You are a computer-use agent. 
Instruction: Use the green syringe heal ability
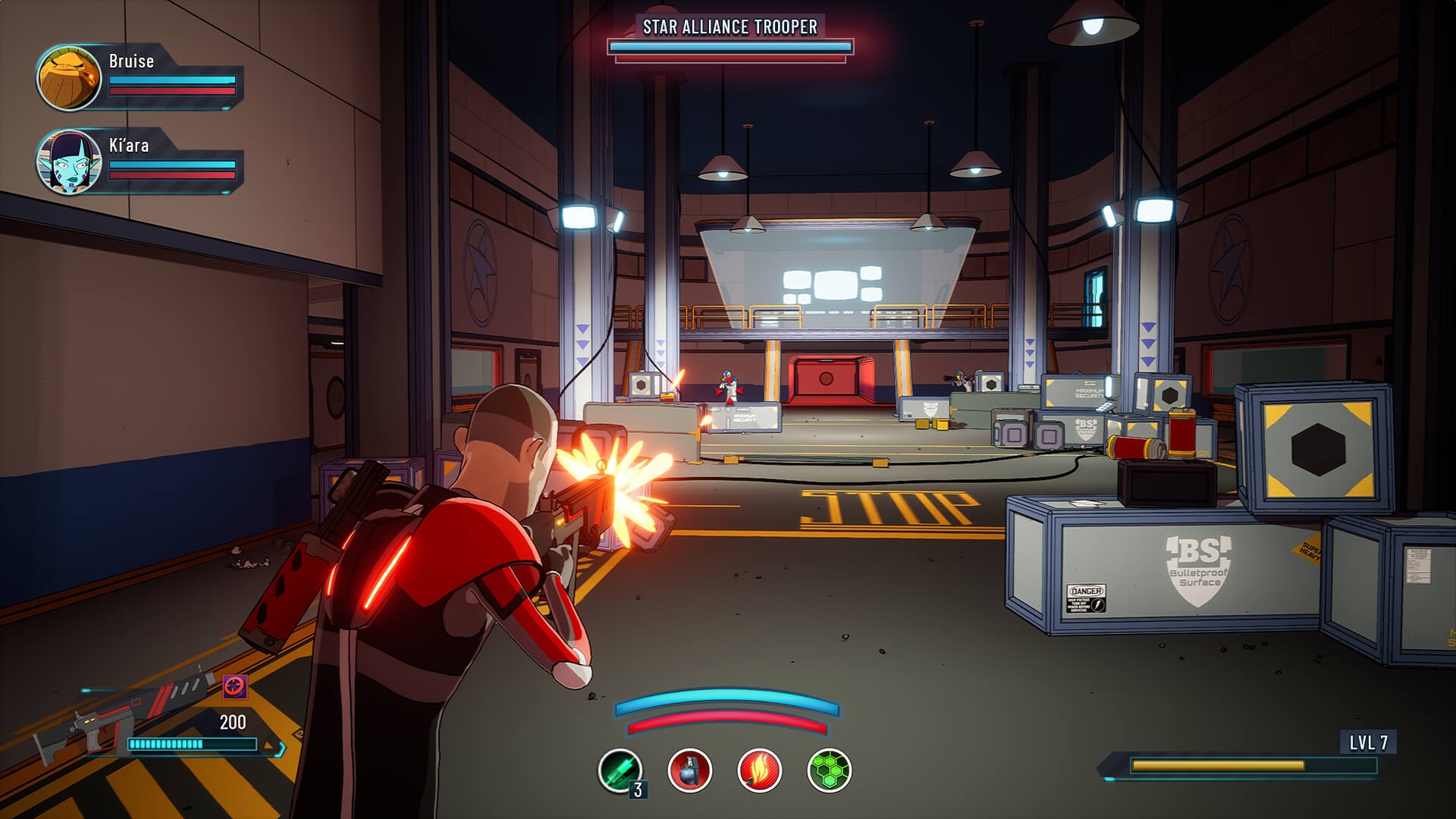[620, 770]
